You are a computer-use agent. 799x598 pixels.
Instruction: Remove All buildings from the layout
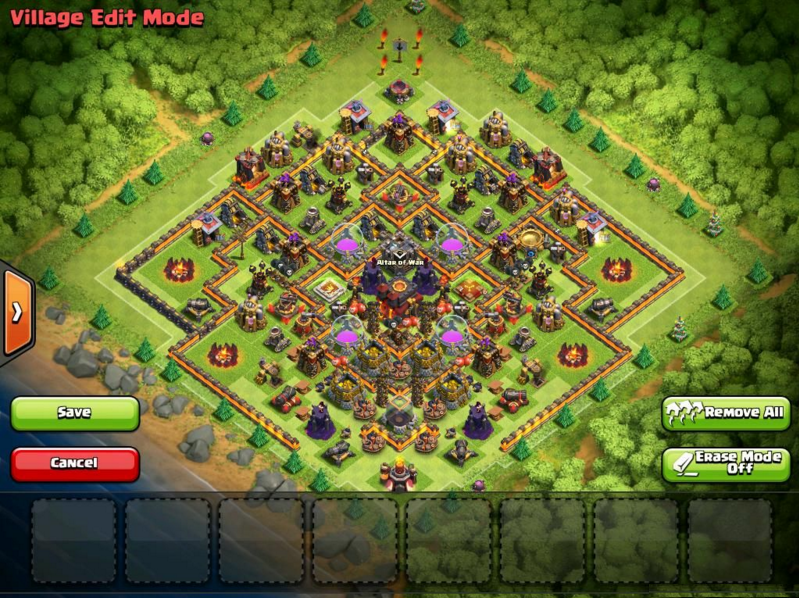tap(725, 413)
